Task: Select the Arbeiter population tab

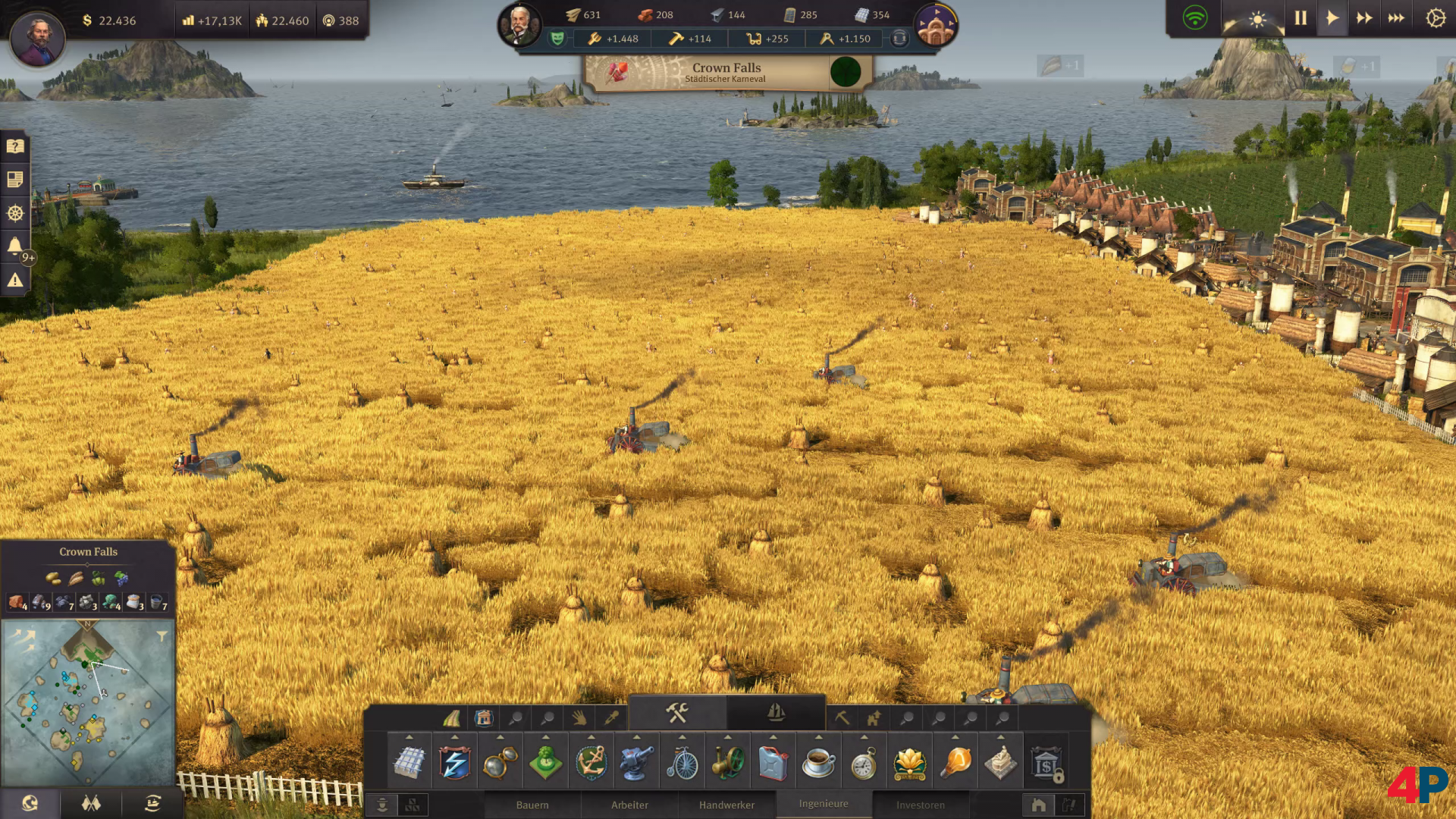Action: [x=629, y=805]
